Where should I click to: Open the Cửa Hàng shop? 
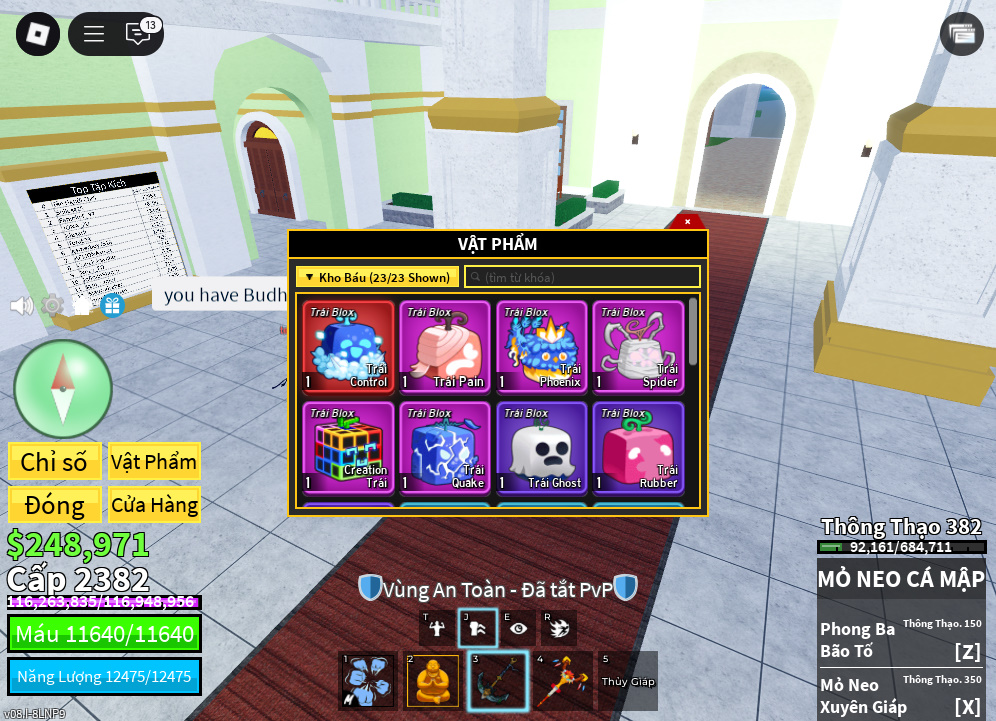[154, 505]
